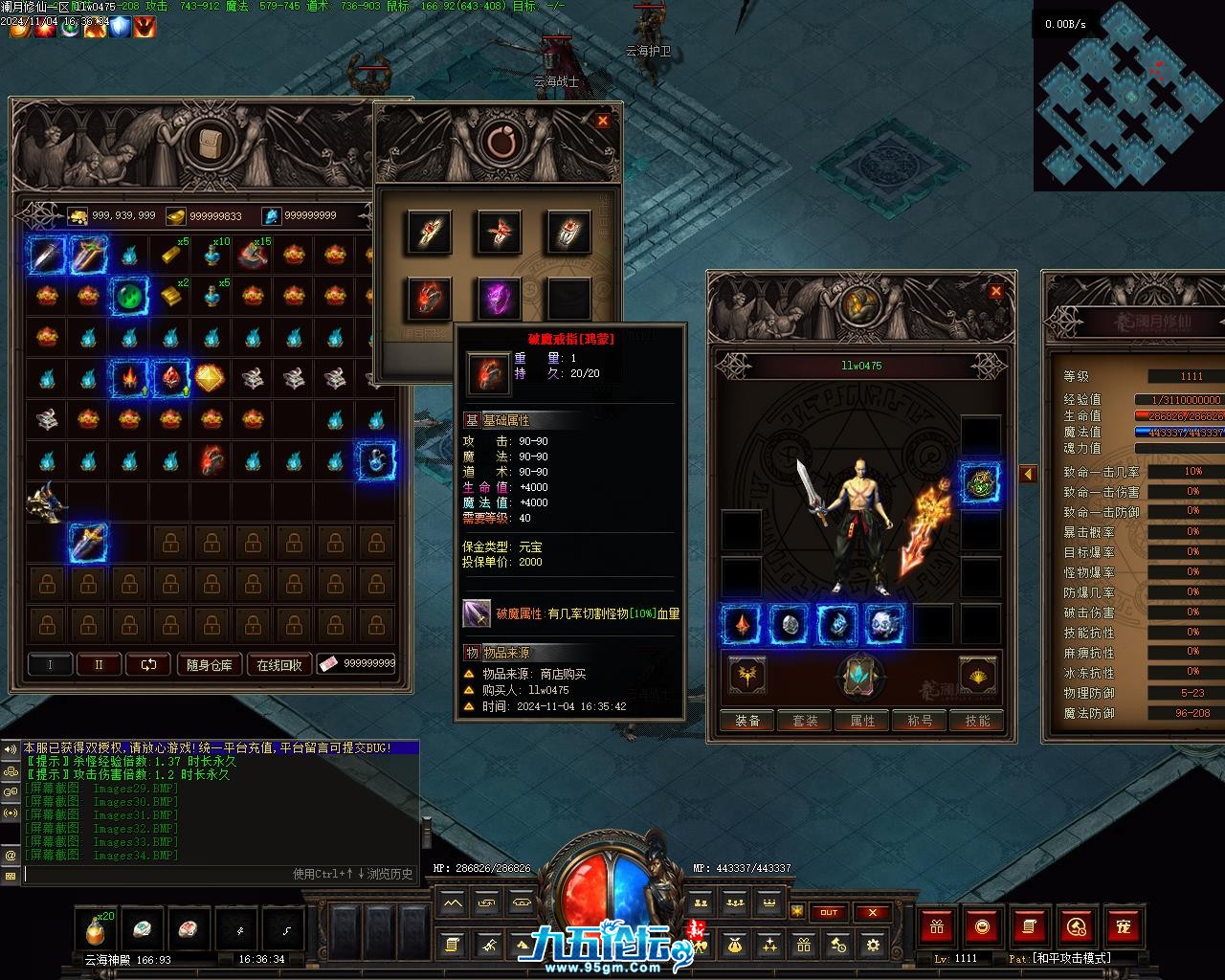This screenshot has width=1225, height=980.
Task: Select the purple gem slot in the ring window
Action: tap(500, 297)
